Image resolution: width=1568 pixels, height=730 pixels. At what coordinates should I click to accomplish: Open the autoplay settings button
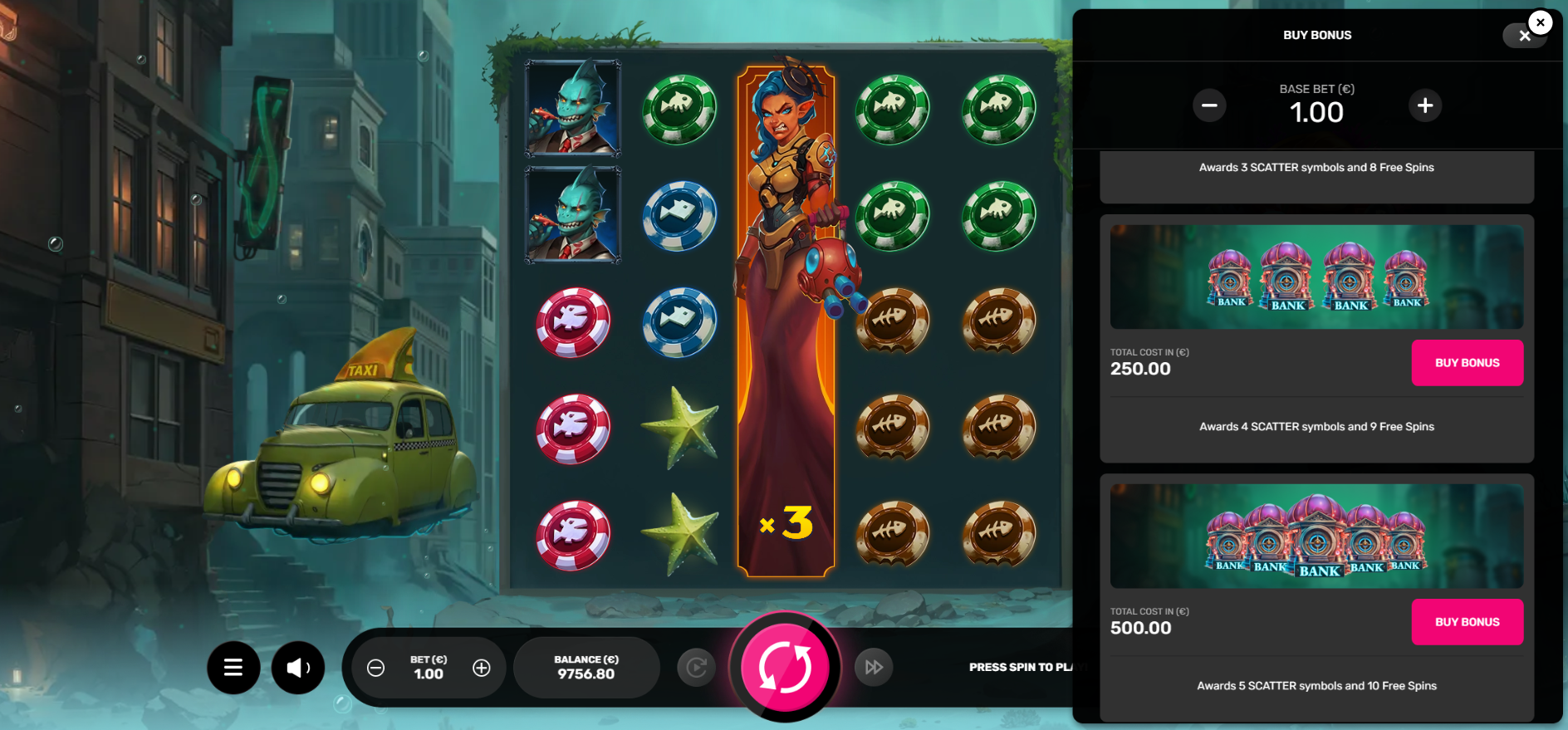[x=696, y=667]
